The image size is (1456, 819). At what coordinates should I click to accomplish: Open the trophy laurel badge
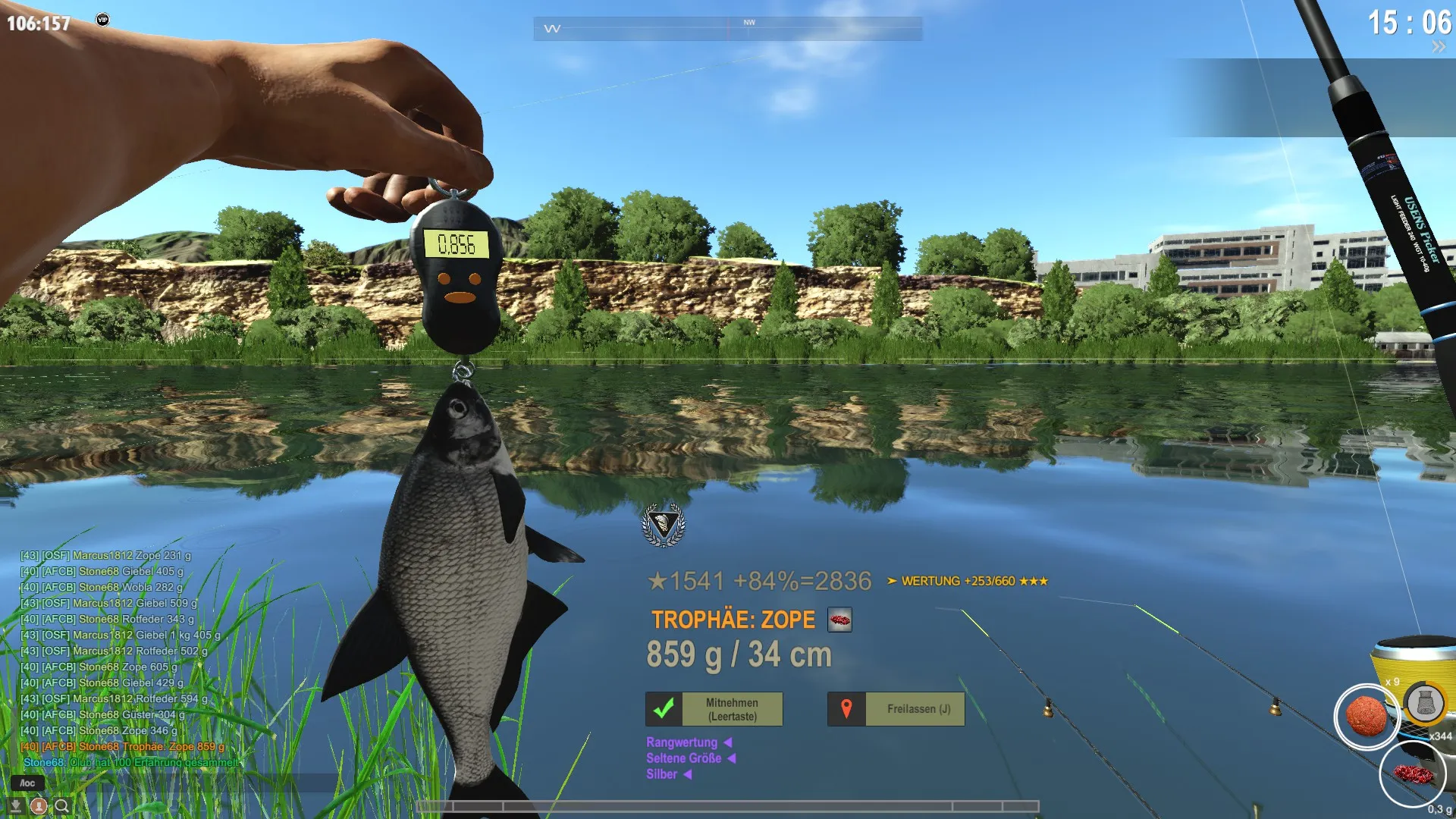click(664, 524)
